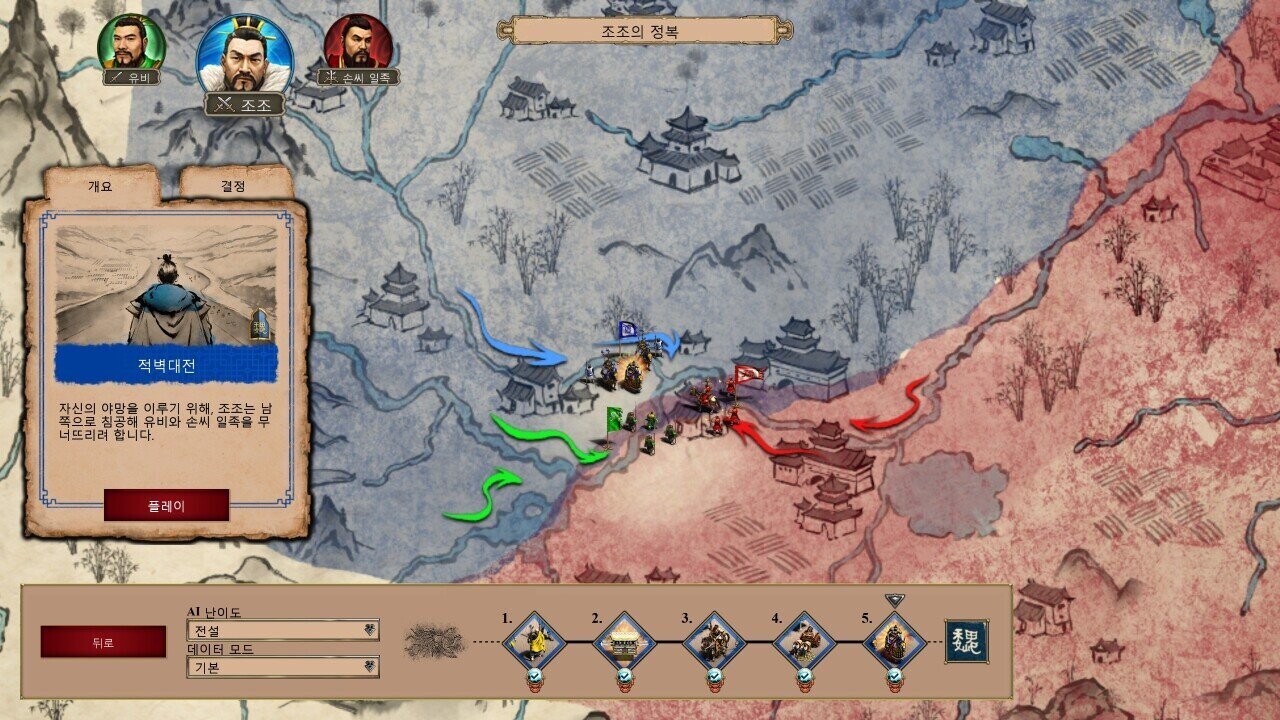This screenshot has width=1280, height=720.
Task: Start the 적벽대전 scenario with 플레이
Action: 166,505
